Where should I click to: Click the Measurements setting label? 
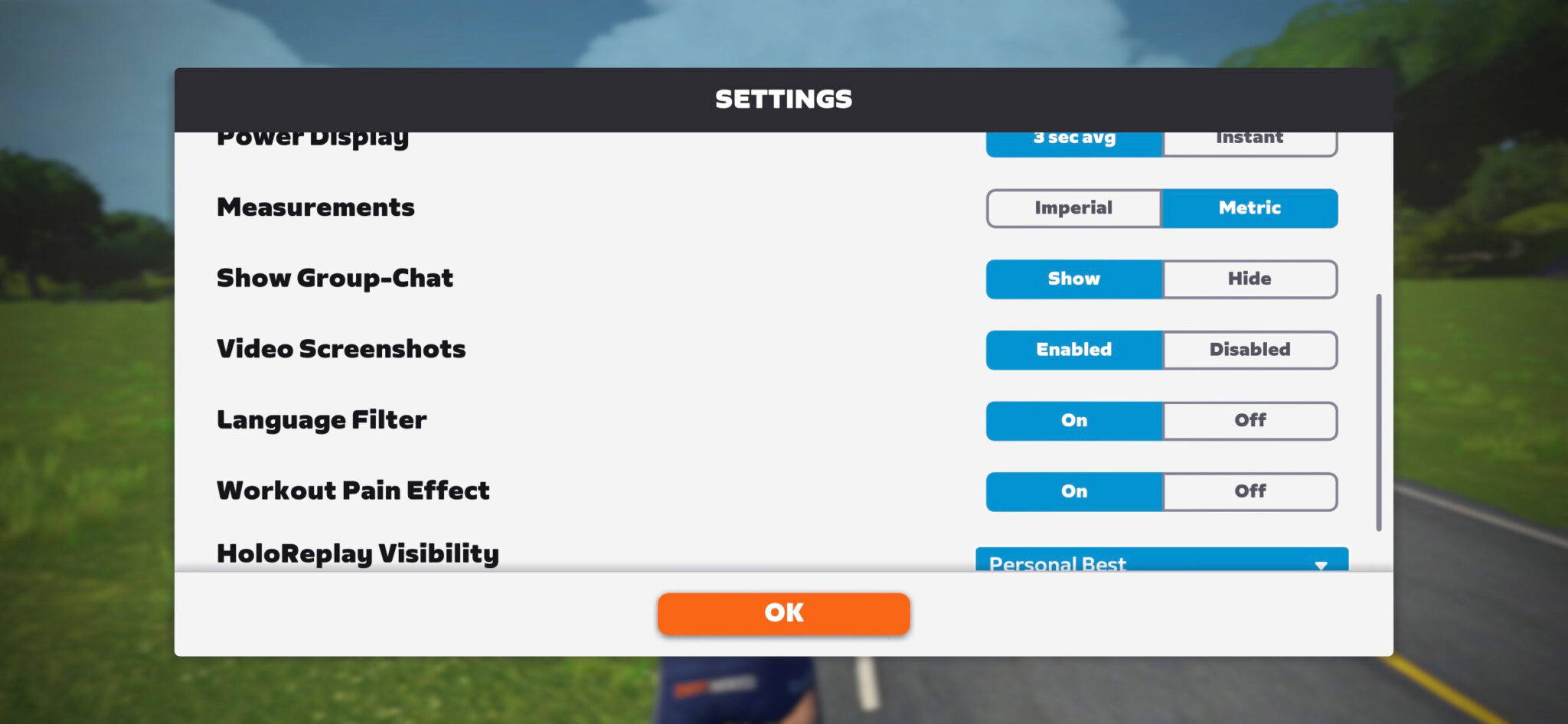click(316, 207)
